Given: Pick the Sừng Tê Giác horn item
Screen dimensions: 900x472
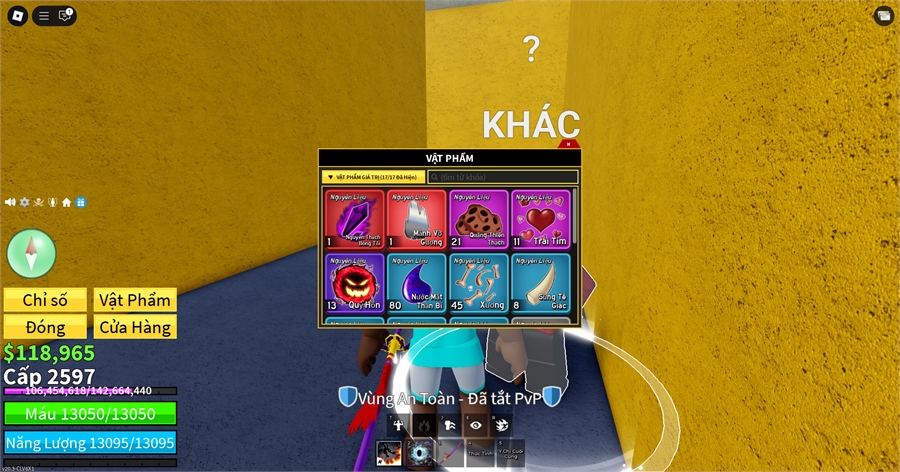Looking at the screenshot, I should [540, 283].
